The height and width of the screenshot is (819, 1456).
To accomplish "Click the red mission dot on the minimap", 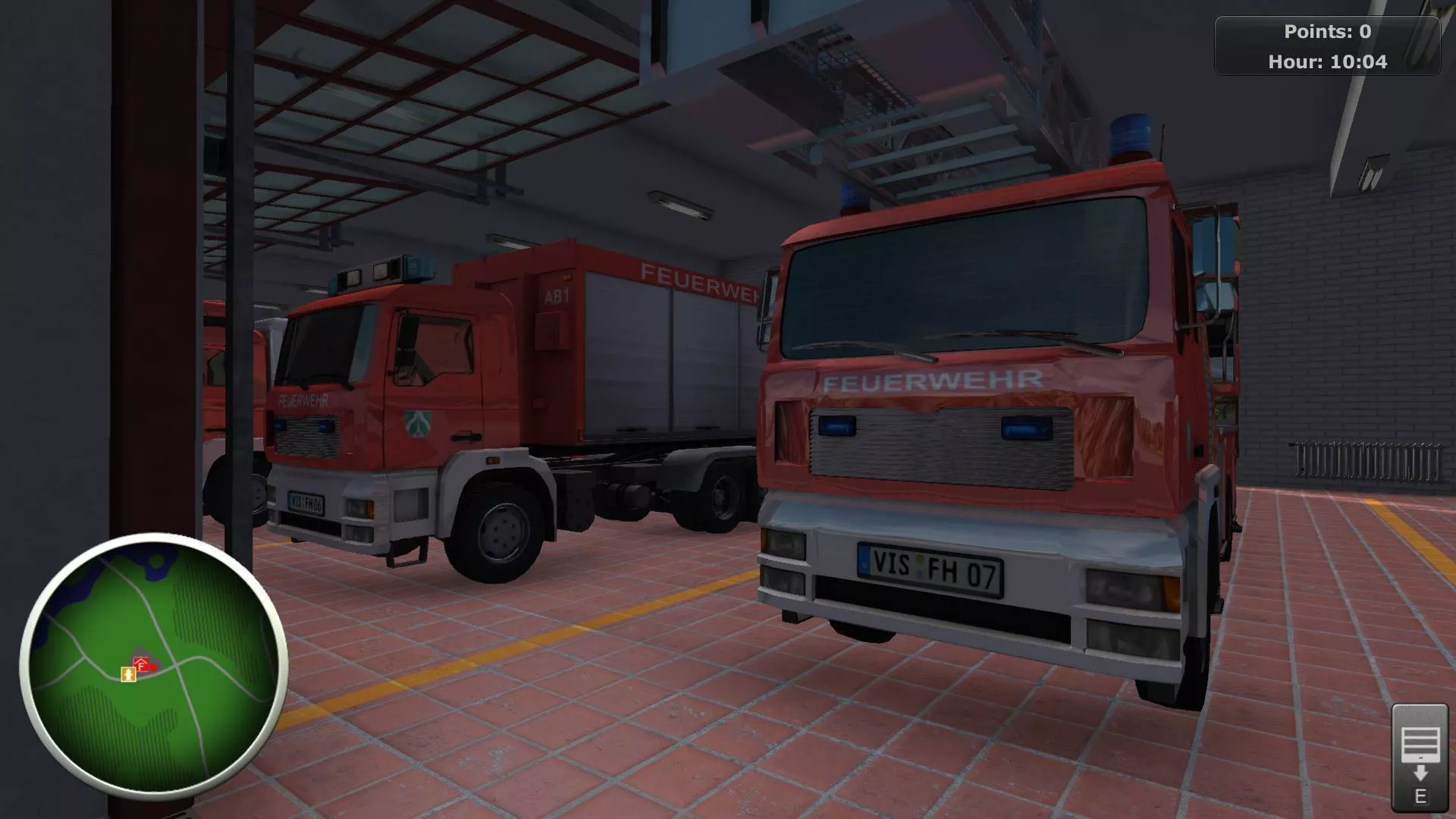I will pyautogui.click(x=154, y=667).
